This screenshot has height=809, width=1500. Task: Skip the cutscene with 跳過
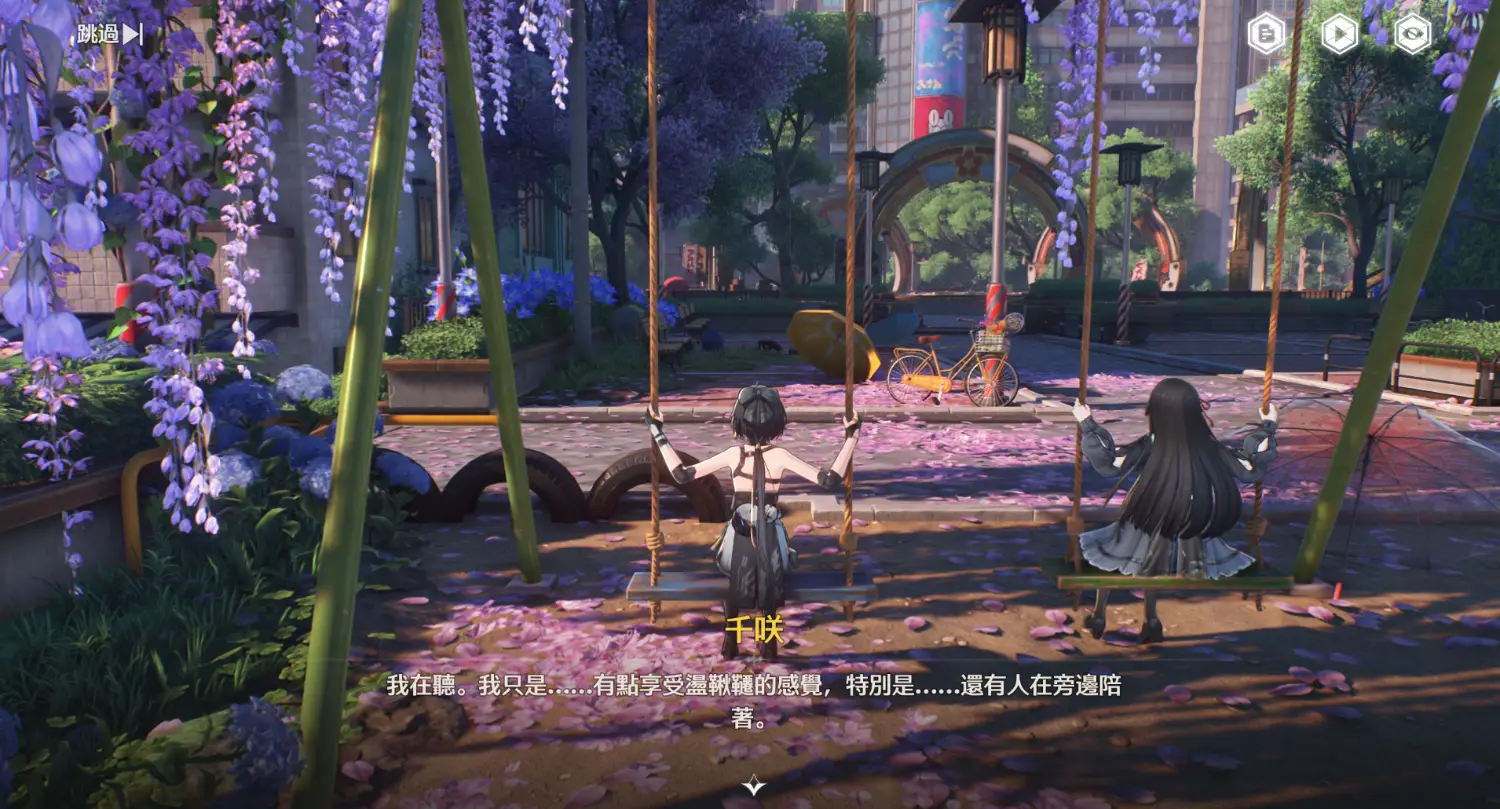tap(110, 34)
